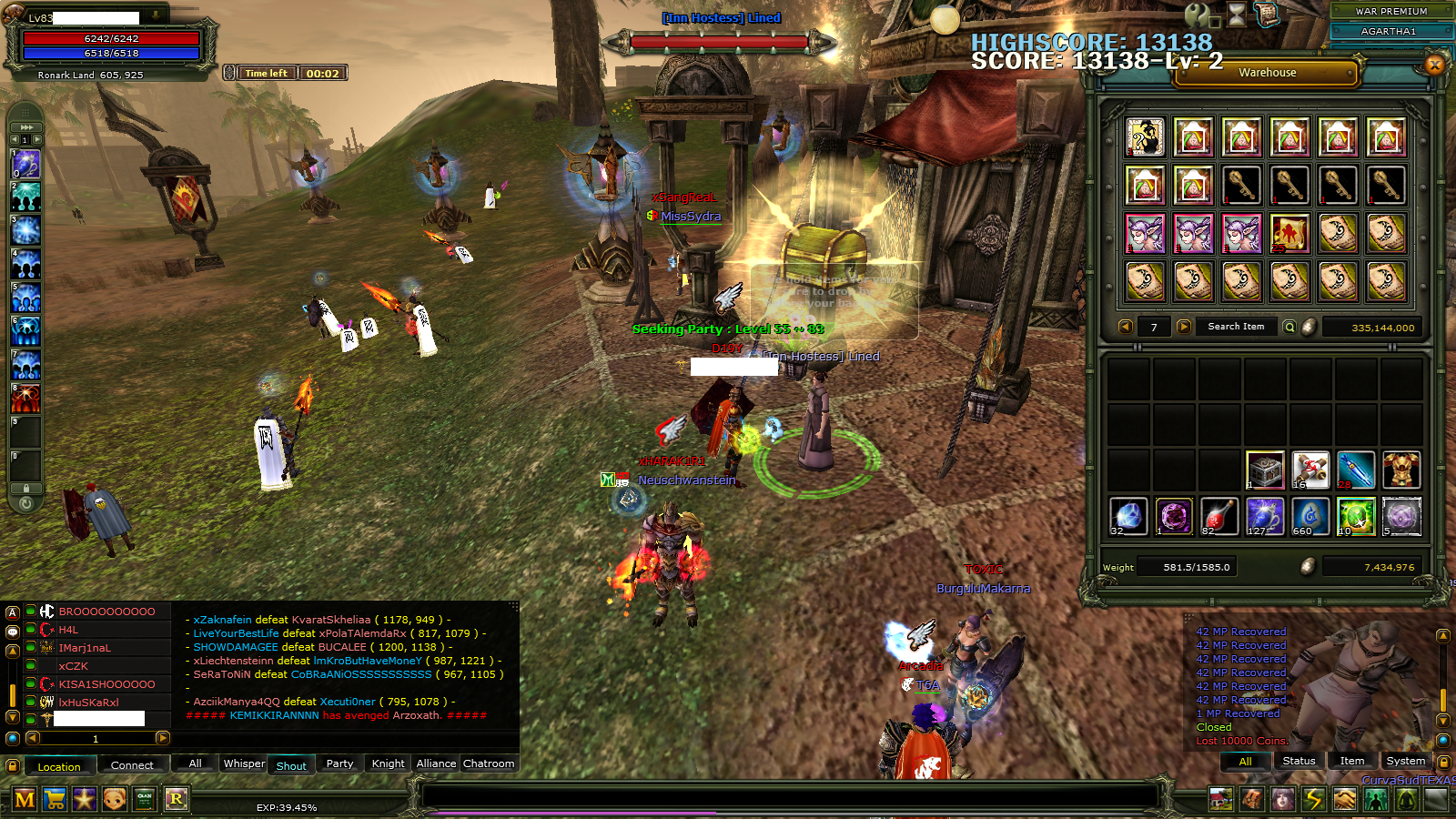Show System messages in the log

click(x=1406, y=761)
